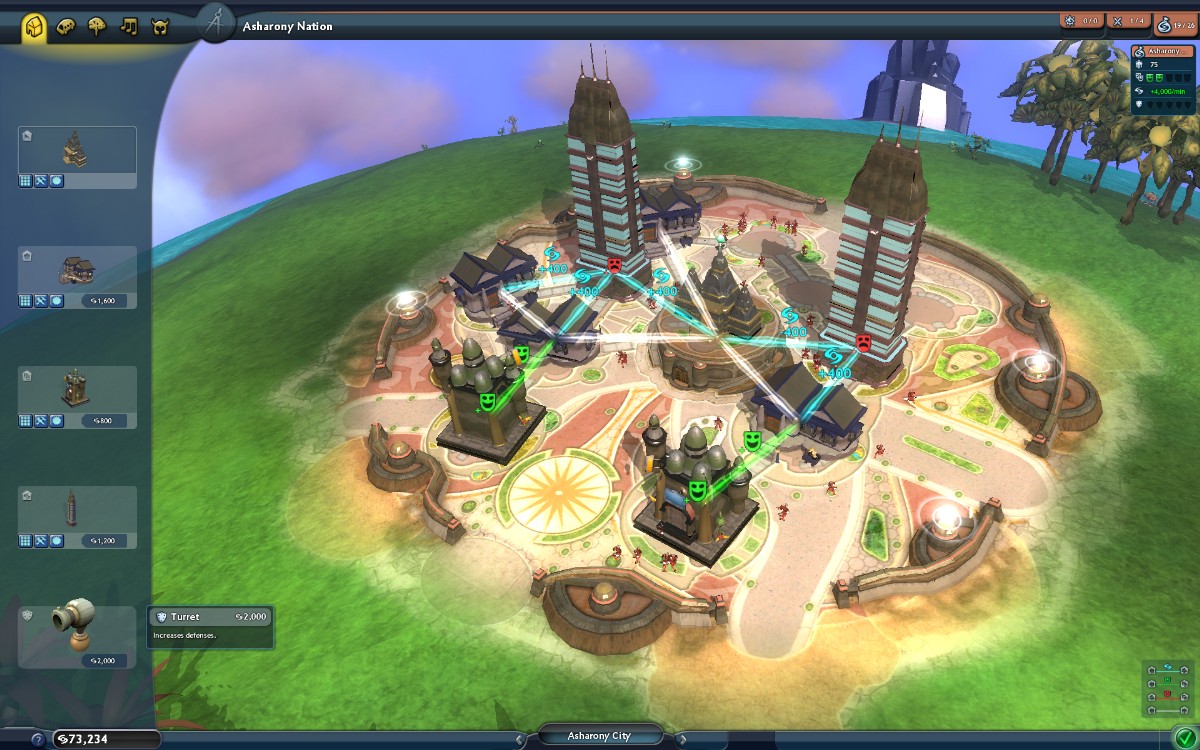This screenshot has width=1200, height=750.
Task: Open the help question mark button
Action: pyautogui.click(x=38, y=740)
